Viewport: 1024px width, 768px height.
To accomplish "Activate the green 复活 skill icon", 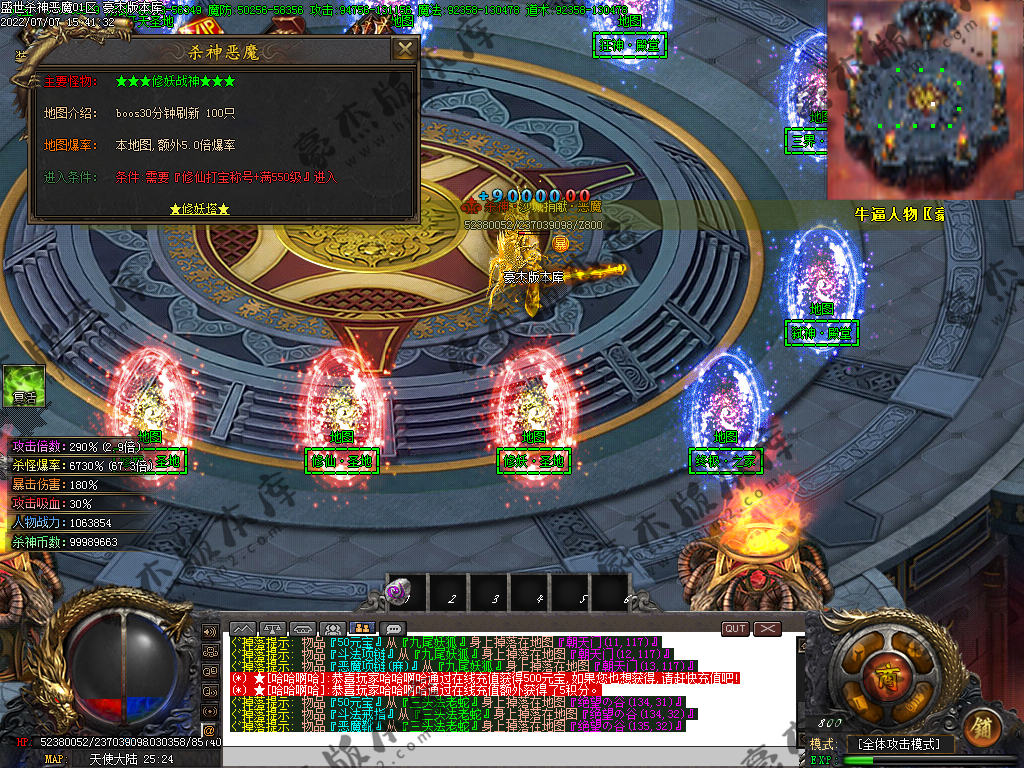I will pos(24,385).
